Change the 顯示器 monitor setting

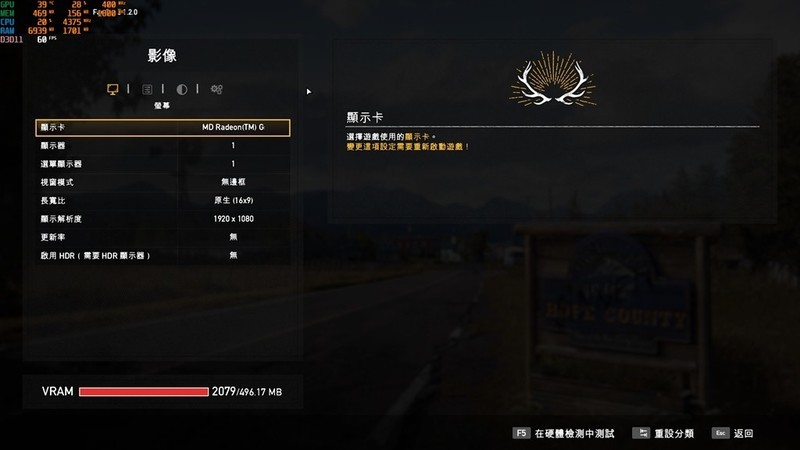[162, 146]
